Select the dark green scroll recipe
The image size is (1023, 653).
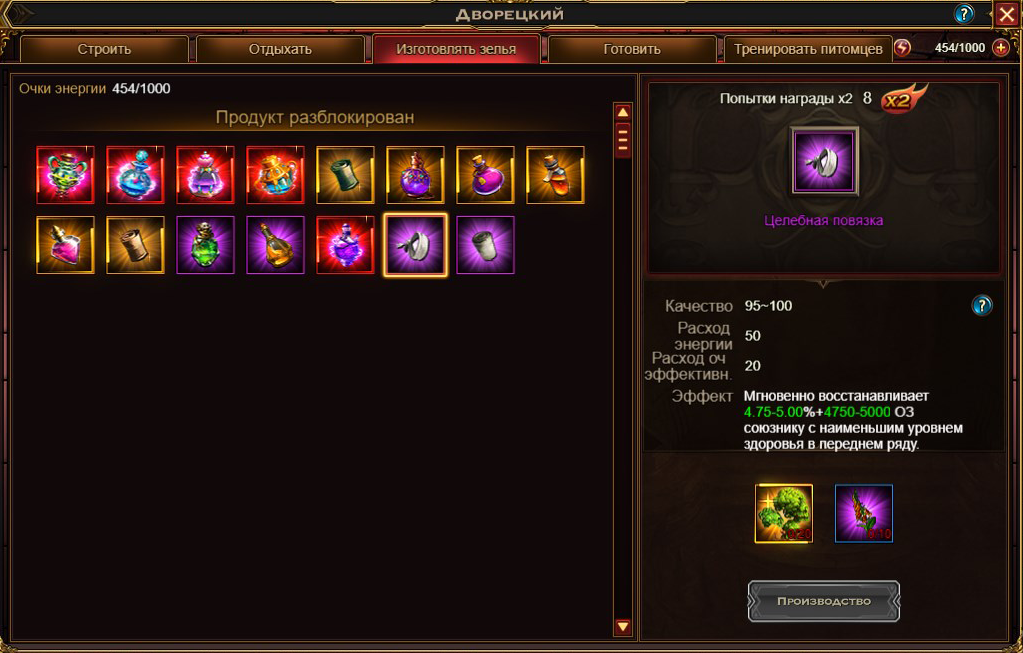[345, 175]
